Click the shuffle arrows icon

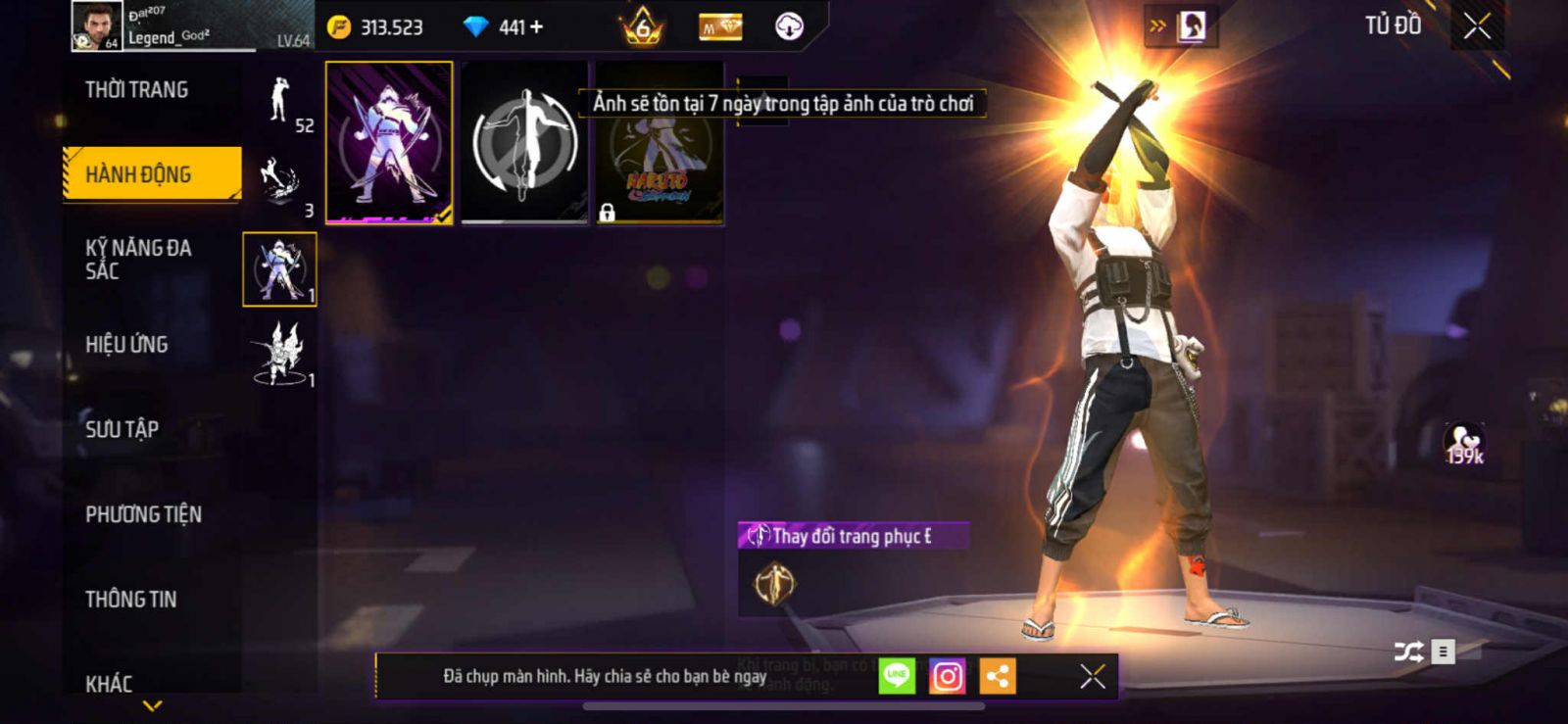[1408, 652]
